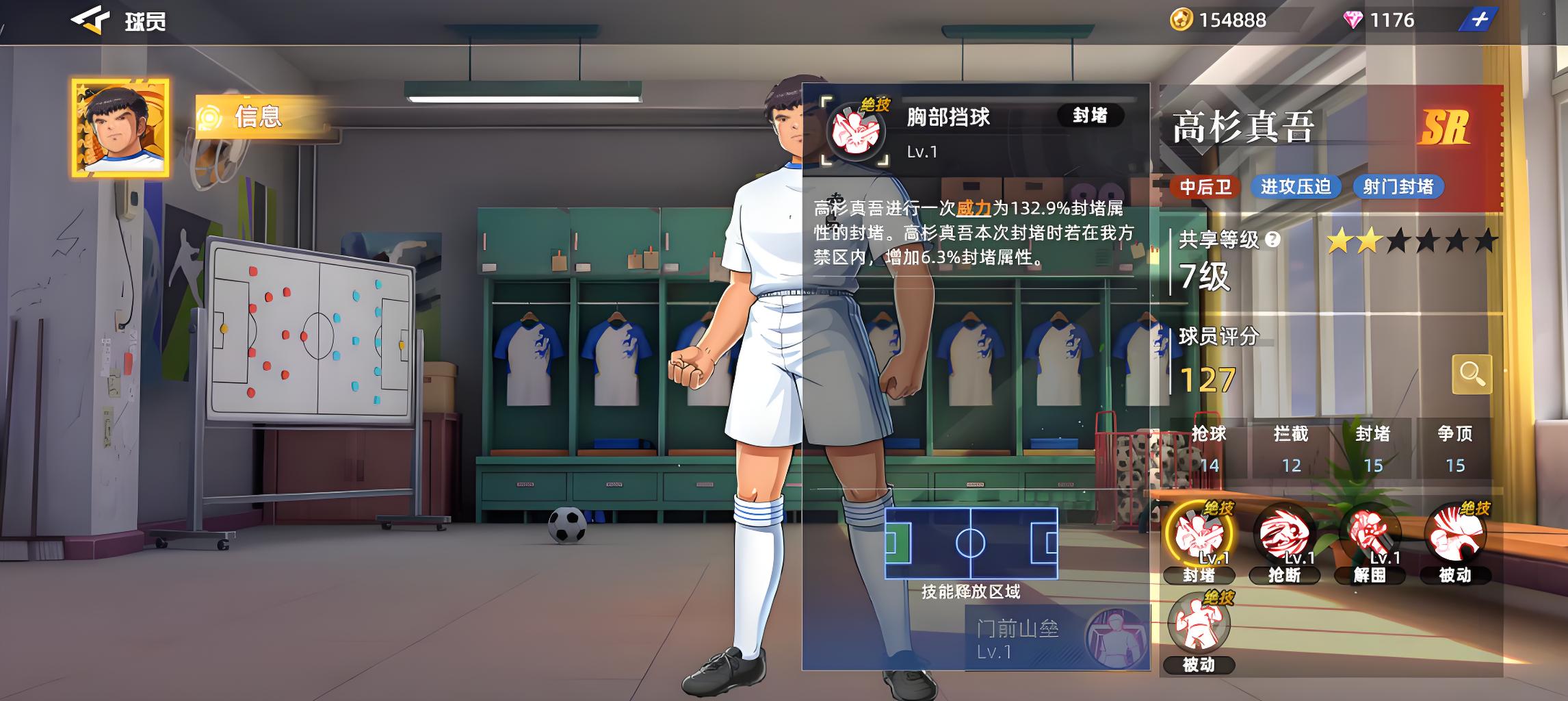The image size is (1568, 701).
Task: Select the bottom-row 被动 skill icon
Action: pyautogui.click(x=1199, y=626)
